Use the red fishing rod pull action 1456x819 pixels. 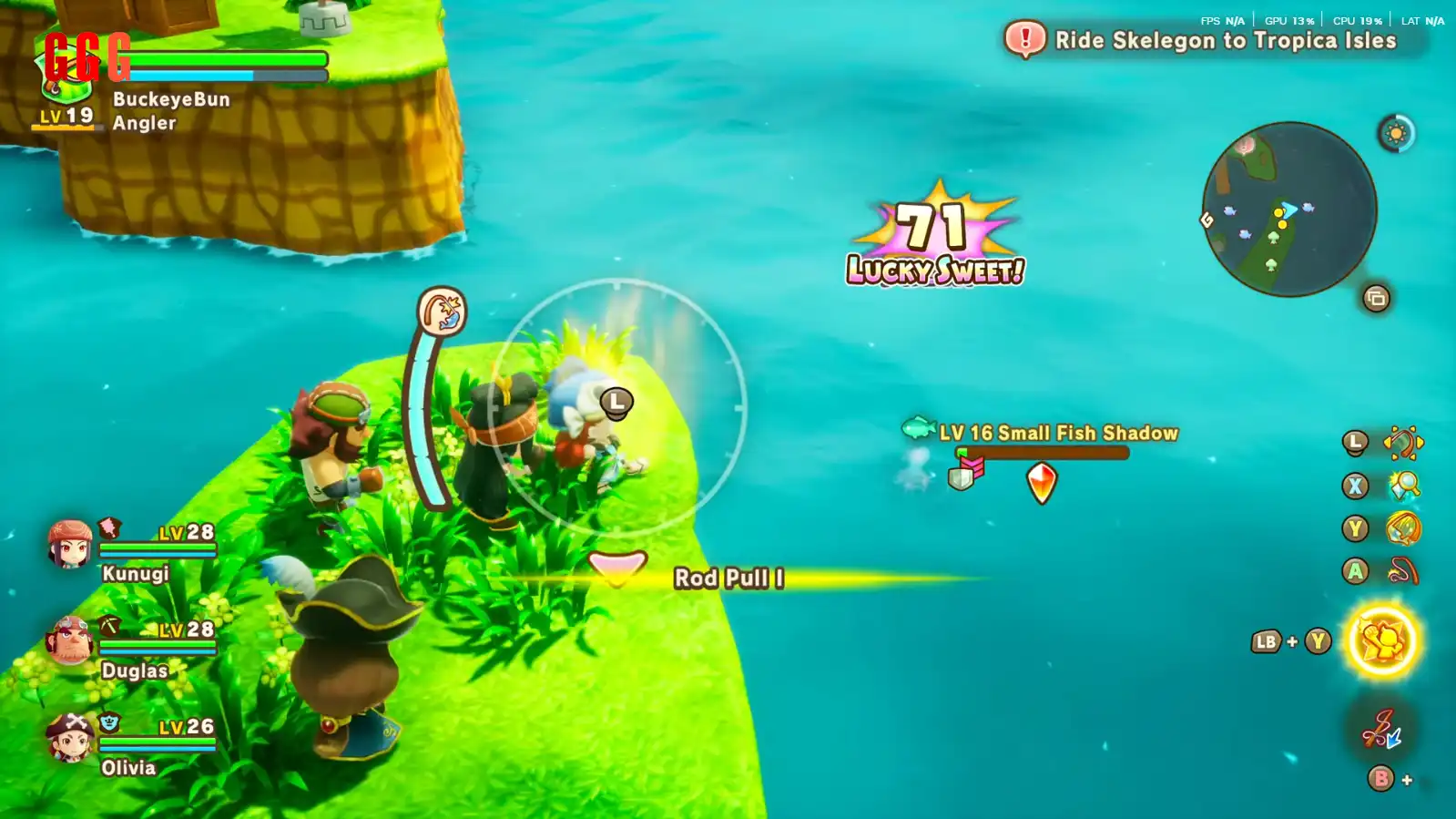click(x=1403, y=571)
